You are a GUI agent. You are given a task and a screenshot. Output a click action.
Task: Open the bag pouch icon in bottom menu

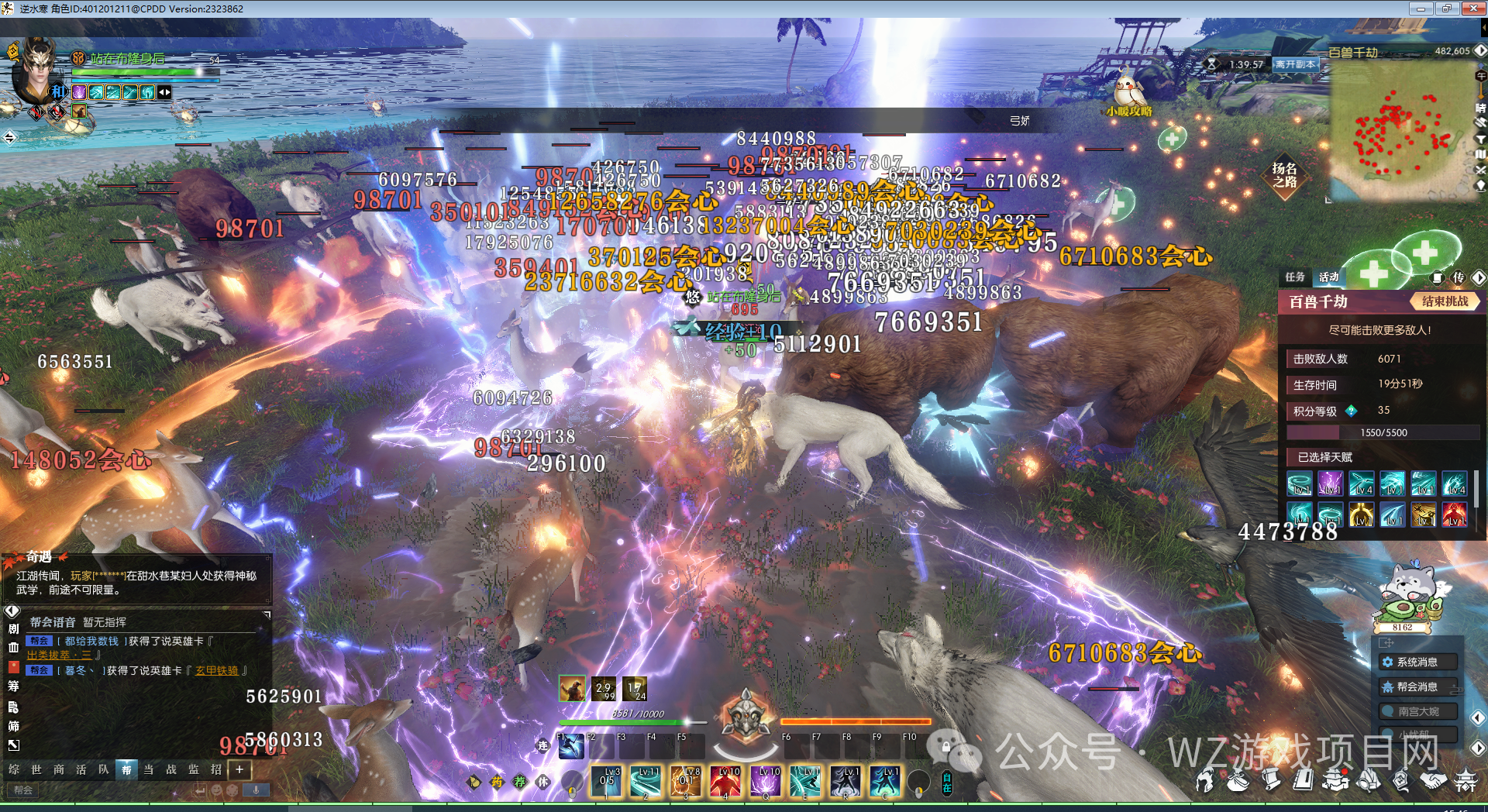pos(1238,781)
